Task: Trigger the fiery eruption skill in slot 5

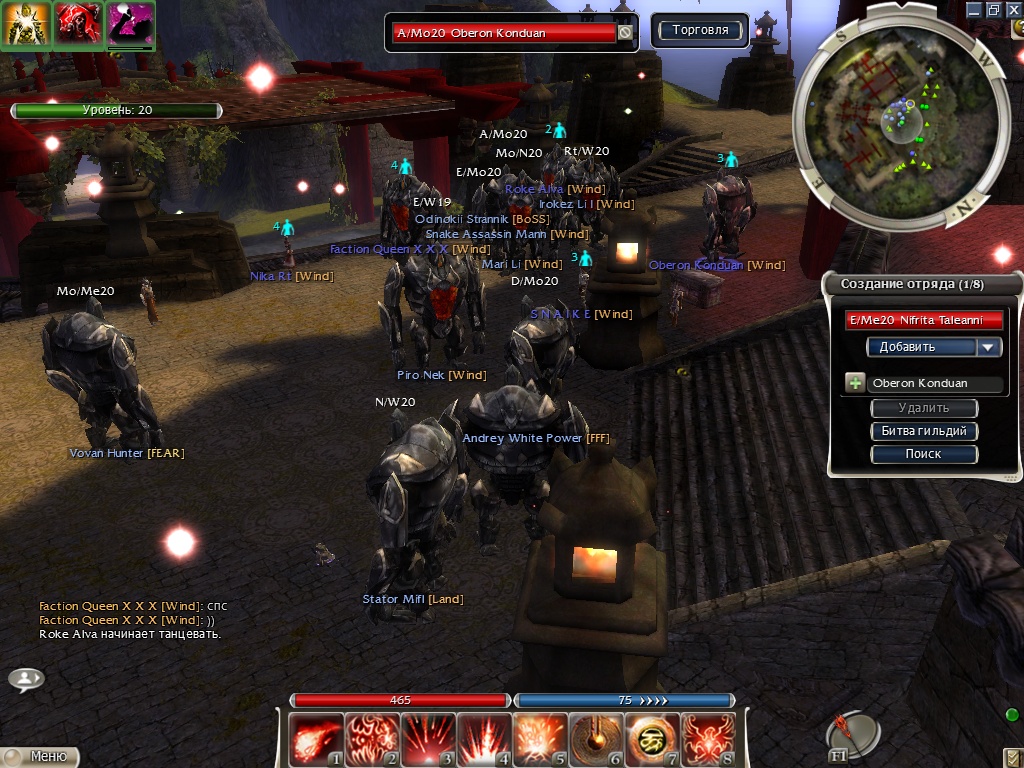Action: [540, 739]
